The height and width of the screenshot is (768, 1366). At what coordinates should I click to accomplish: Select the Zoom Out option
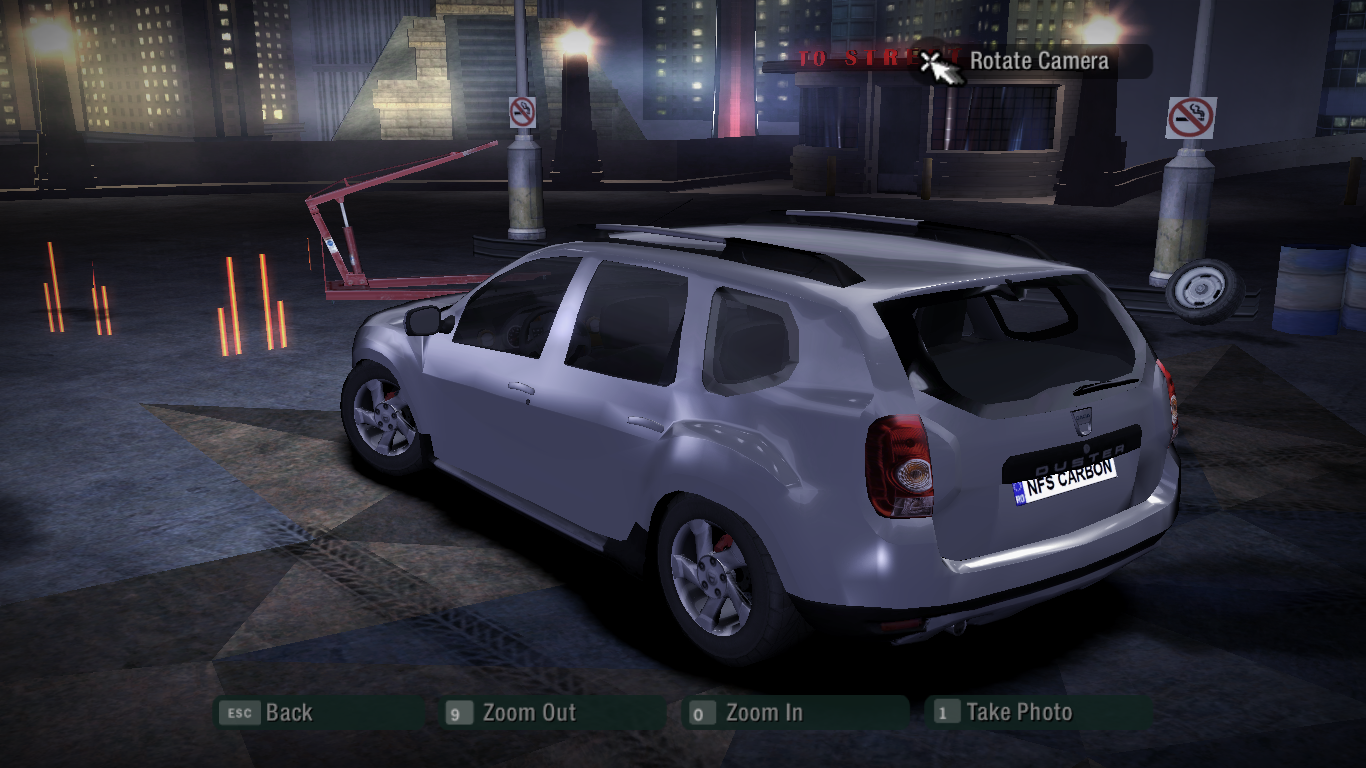pyautogui.click(x=528, y=713)
